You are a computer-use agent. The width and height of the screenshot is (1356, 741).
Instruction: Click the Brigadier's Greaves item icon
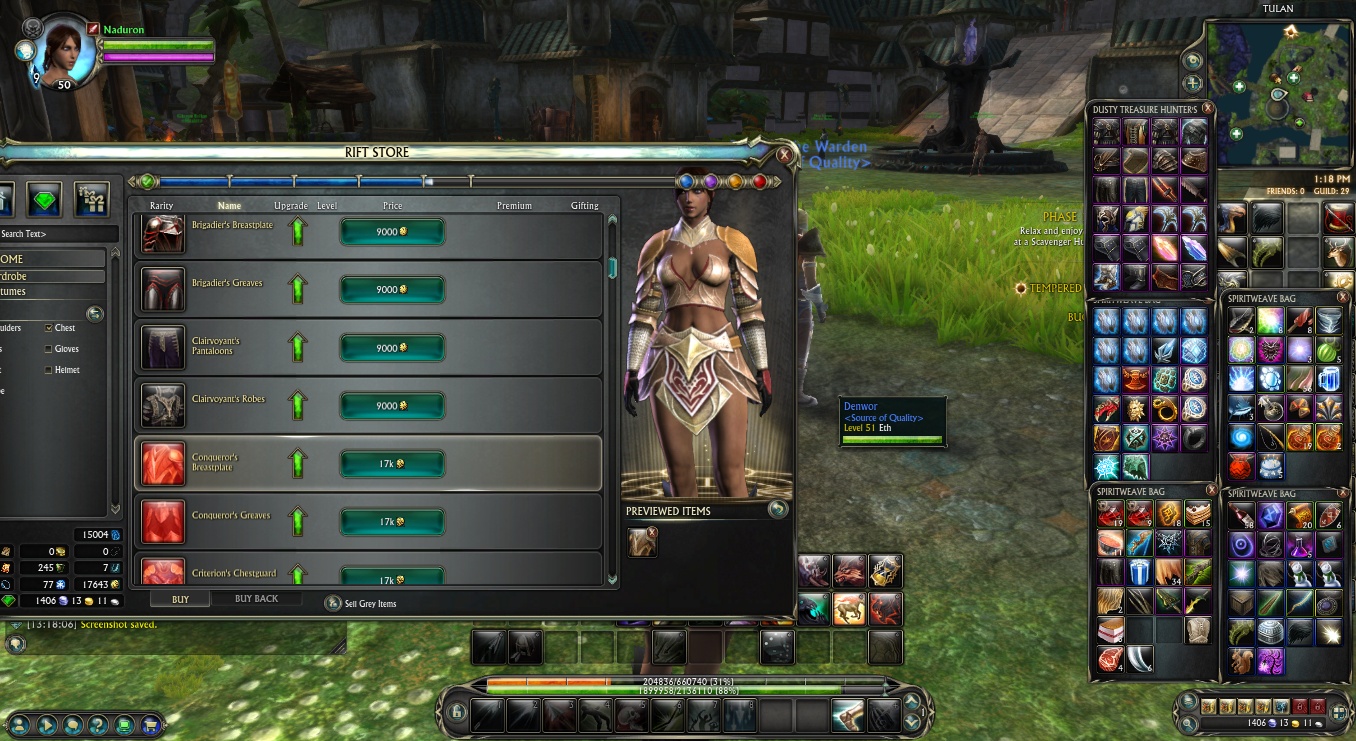[162, 289]
